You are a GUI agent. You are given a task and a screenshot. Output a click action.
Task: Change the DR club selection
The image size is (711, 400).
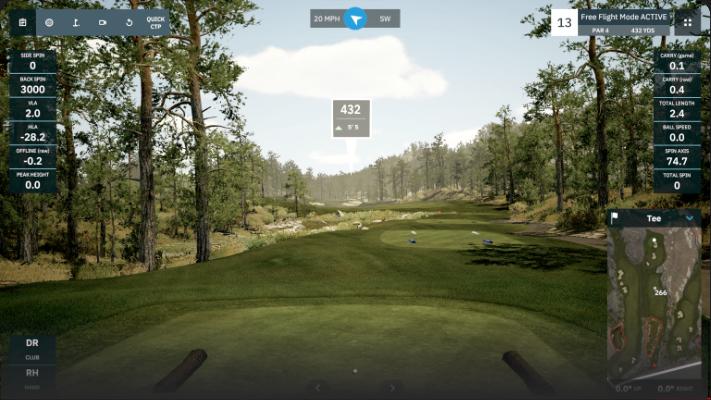[32, 348]
